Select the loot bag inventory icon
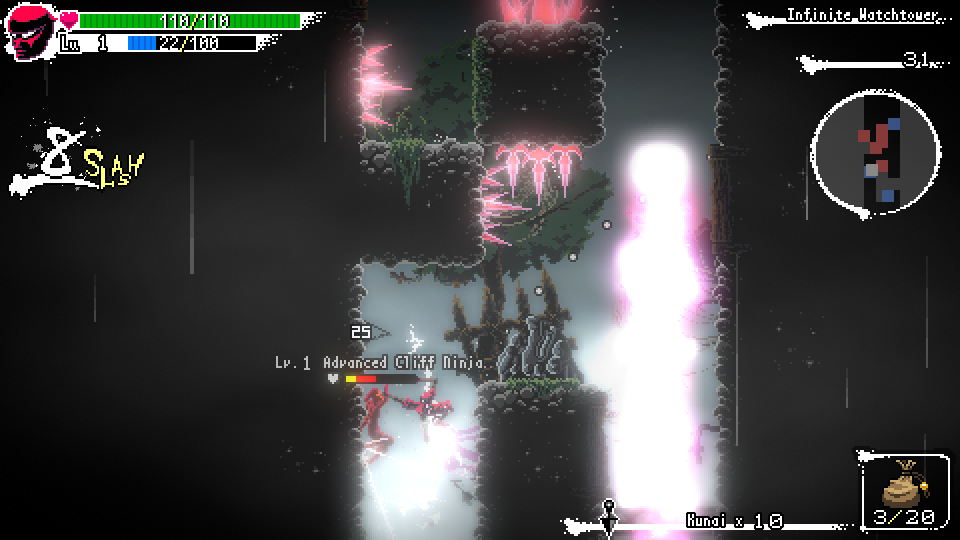The height and width of the screenshot is (540, 960). point(903,487)
